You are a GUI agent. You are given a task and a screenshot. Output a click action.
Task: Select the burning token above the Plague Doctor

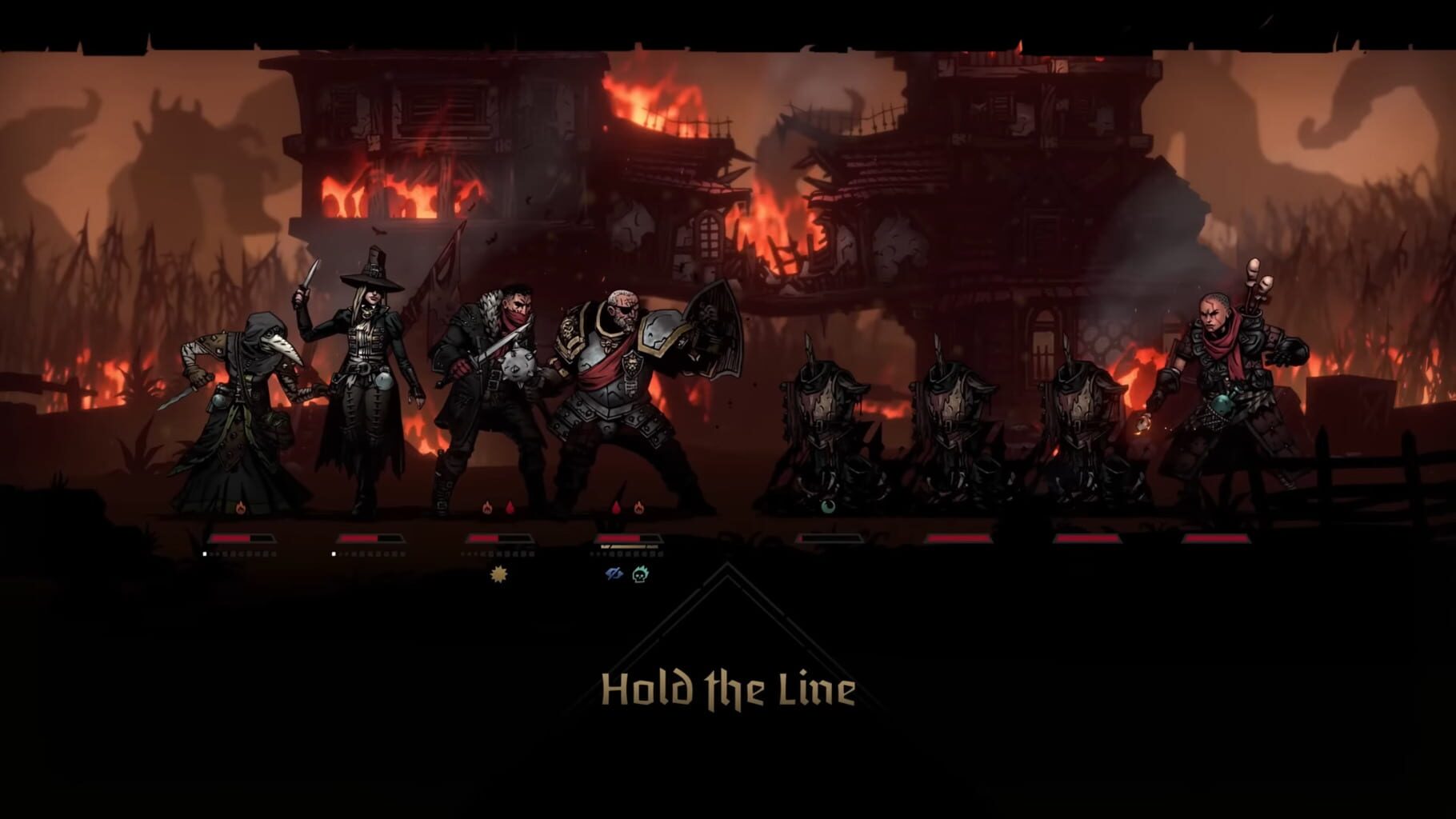(x=240, y=507)
